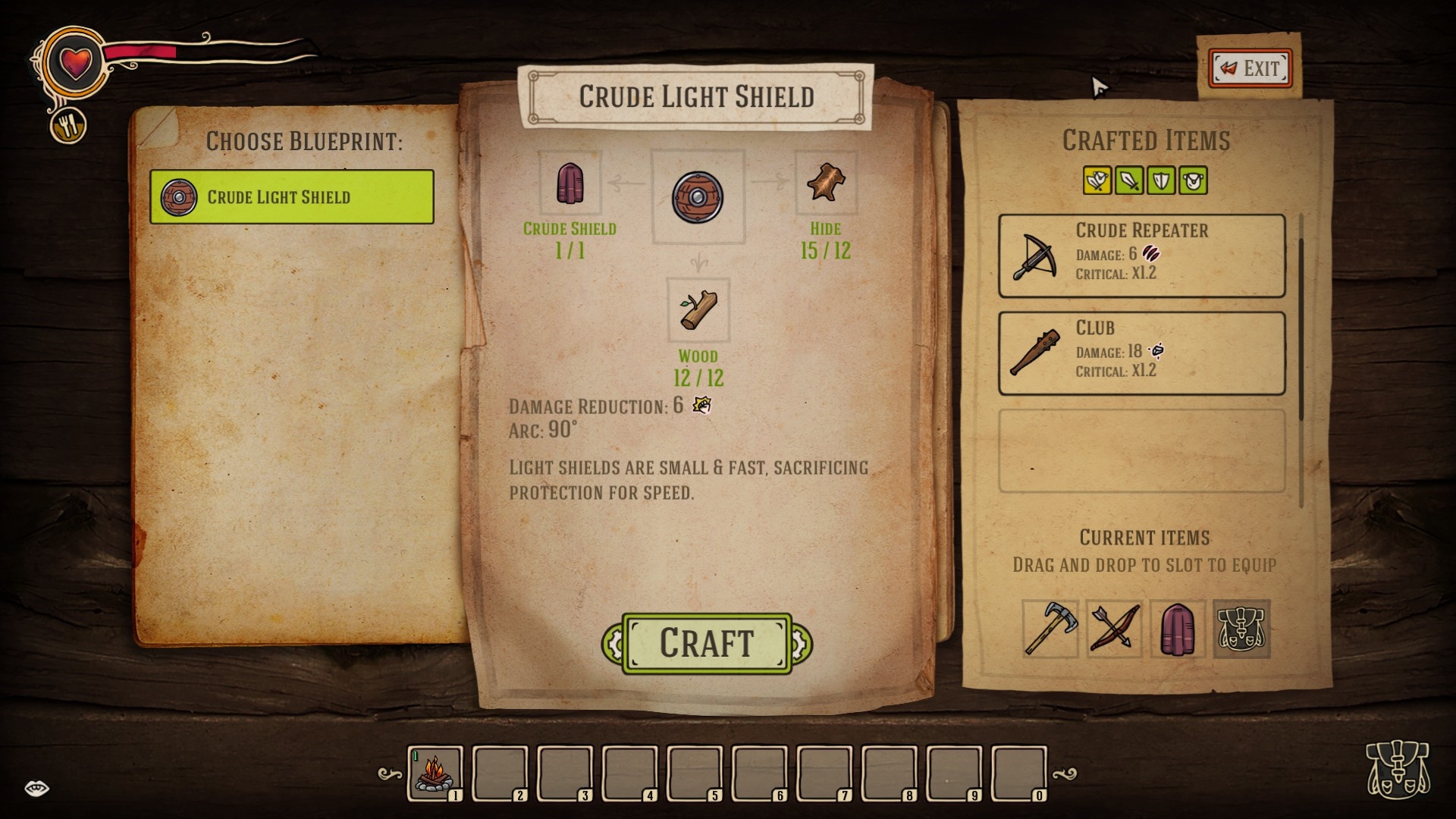This screenshot has width=1456, height=819.
Task: Click the Hide ingredient slot
Action: [x=825, y=184]
